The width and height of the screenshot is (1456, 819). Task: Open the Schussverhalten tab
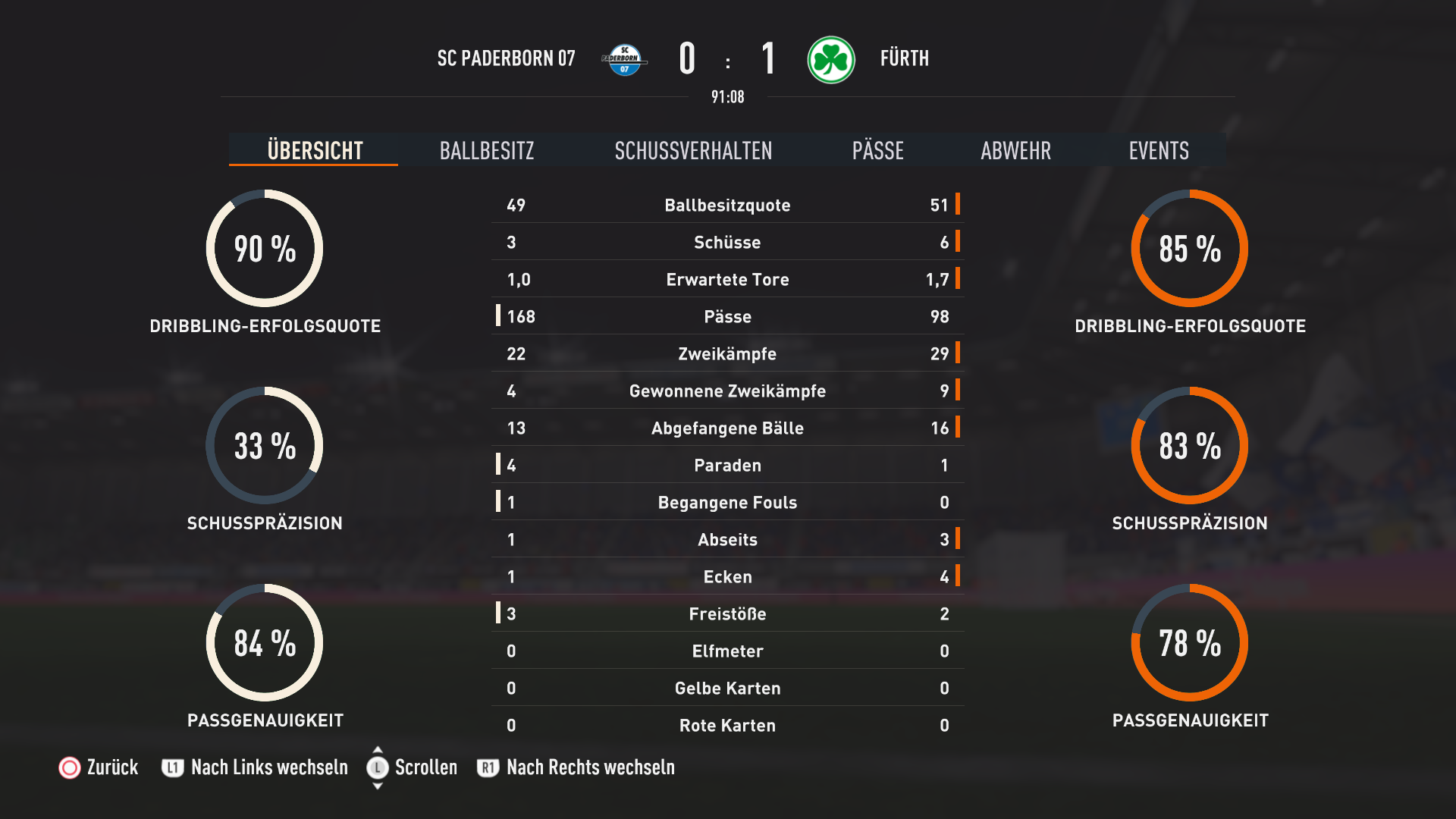[693, 150]
